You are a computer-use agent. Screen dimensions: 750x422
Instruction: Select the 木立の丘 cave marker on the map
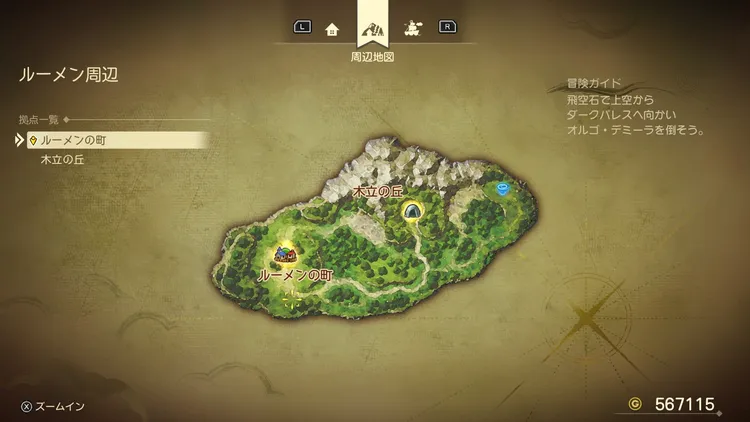point(411,210)
